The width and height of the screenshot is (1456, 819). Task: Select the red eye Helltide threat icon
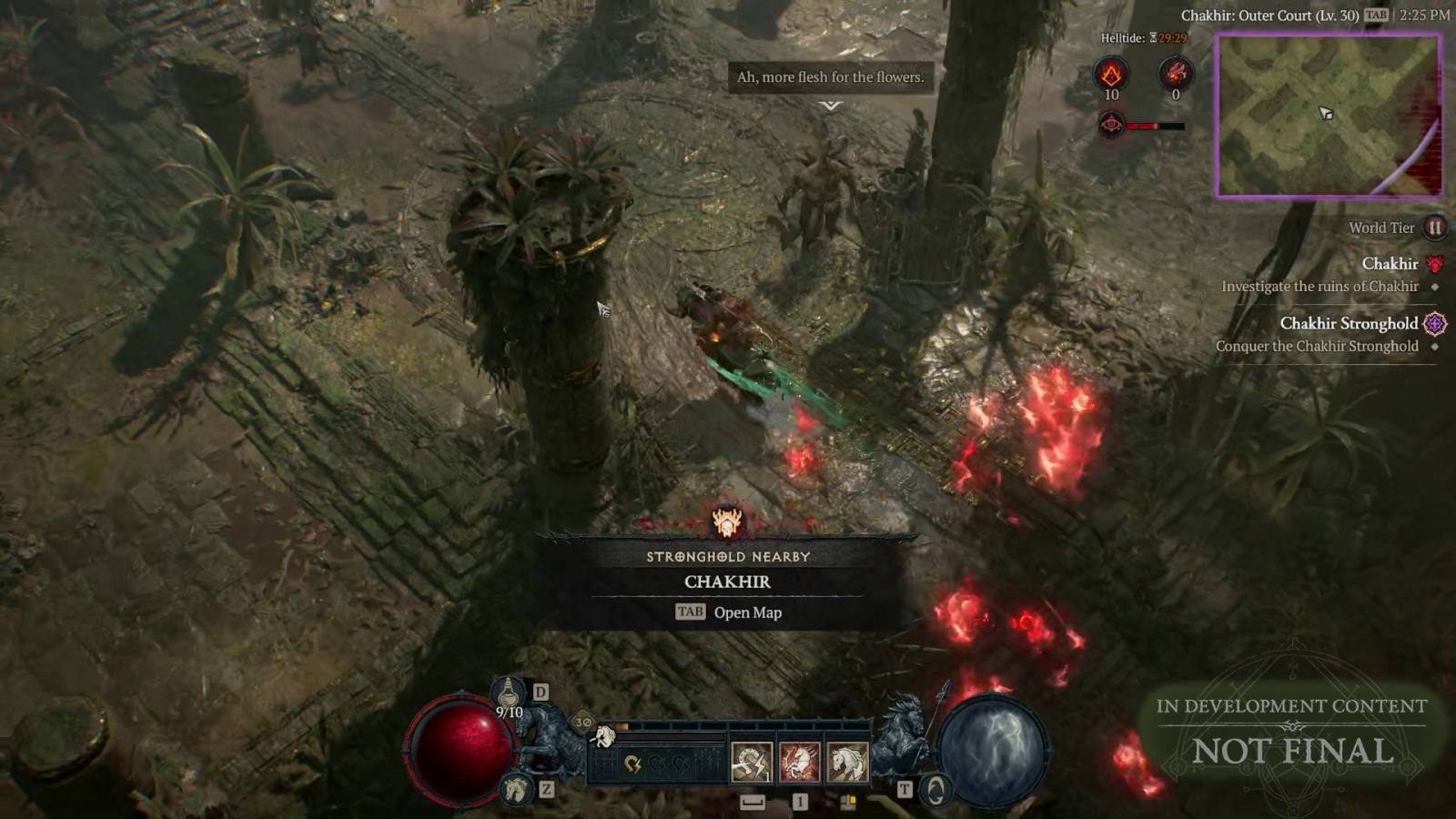point(1111,124)
